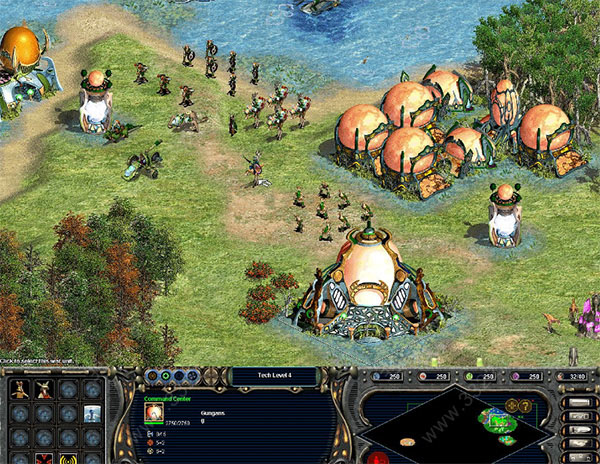Image resolution: width=600 pixels, height=464 pixels.
Task: Choose the red-clothed Gungan unit icon
Action: [44, 389]
